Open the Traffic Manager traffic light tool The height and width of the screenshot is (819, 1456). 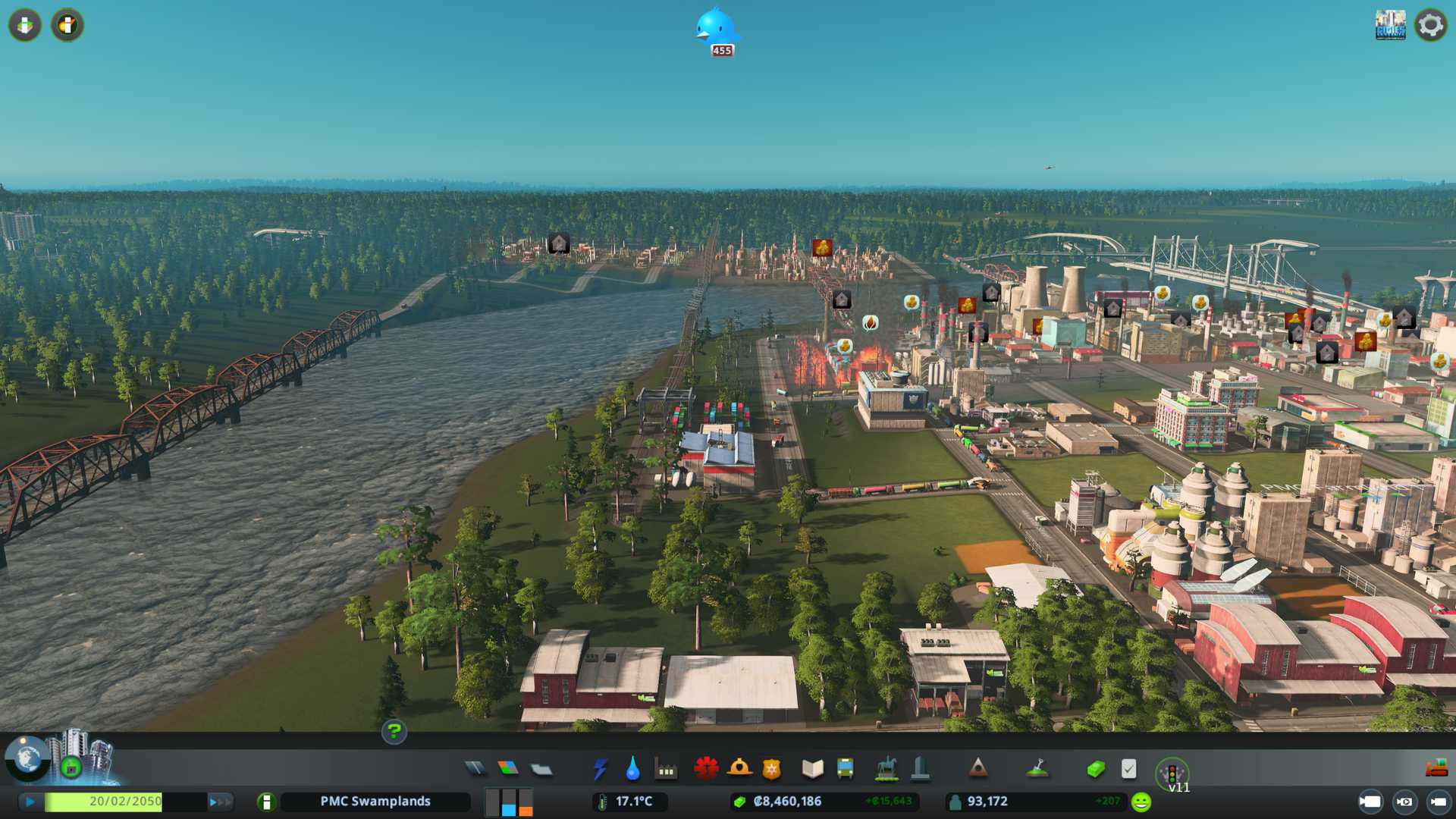[1172, 773]
